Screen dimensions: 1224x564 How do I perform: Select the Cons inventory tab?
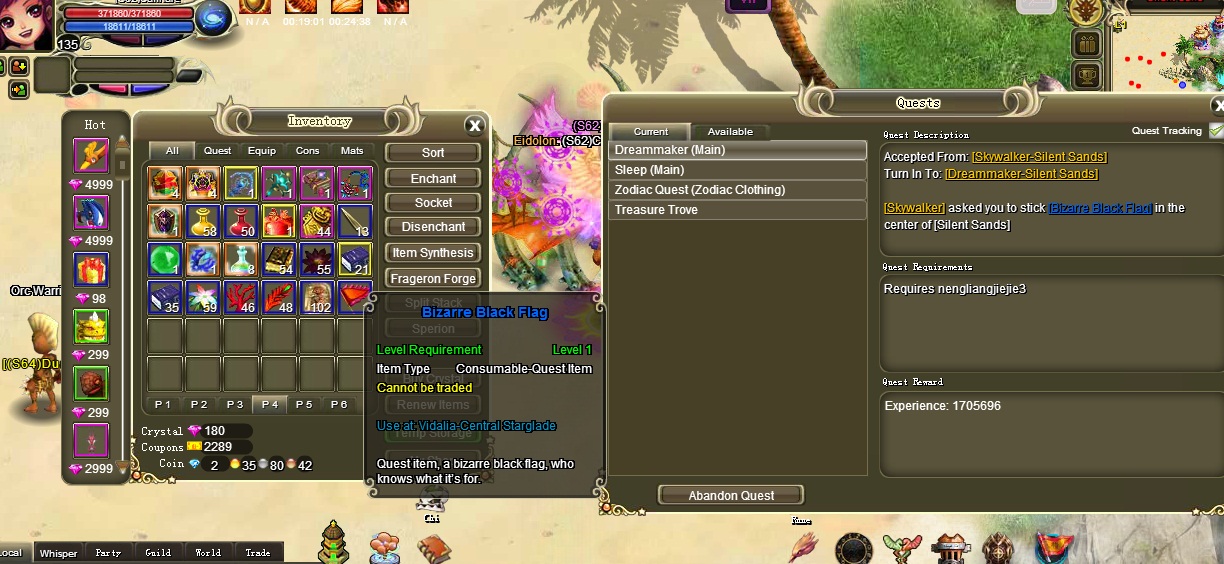pos(307,151)
